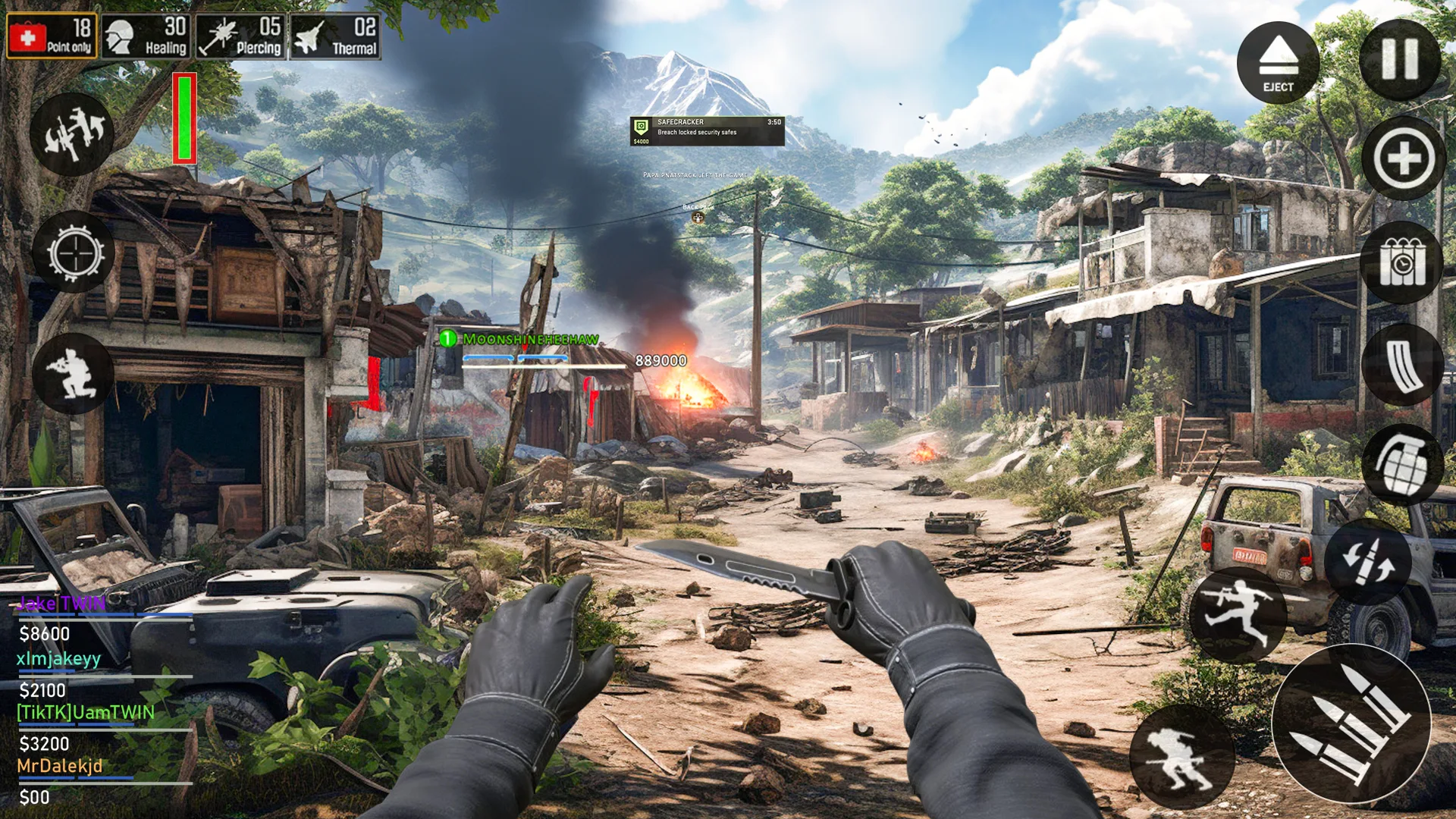Toggle the crouching-run soldier stance
Screen dimensions: 1456x819
pos(1181,757)
